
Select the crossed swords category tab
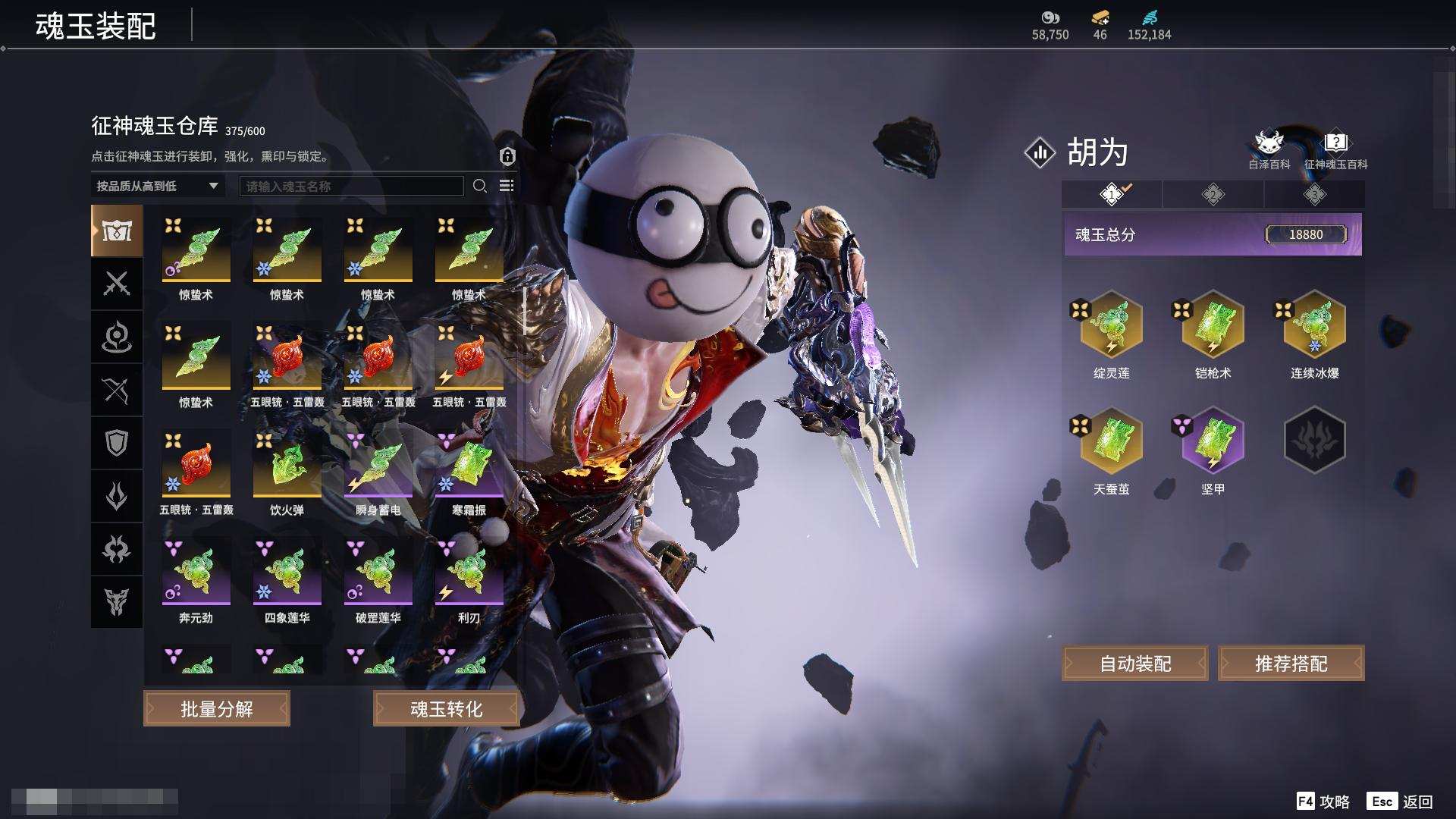click(117, 284)
